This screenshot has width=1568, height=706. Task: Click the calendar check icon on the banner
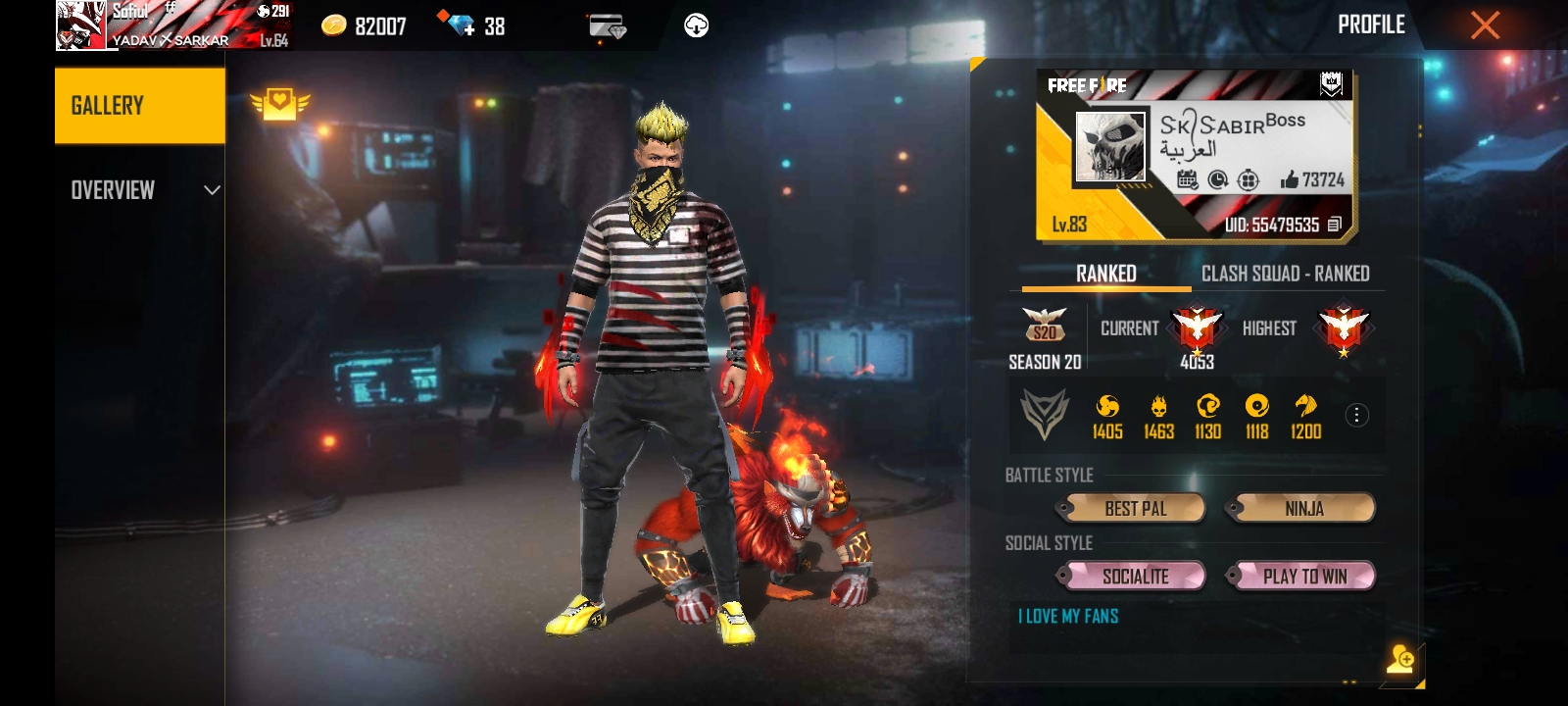(x=1189, y=179)
